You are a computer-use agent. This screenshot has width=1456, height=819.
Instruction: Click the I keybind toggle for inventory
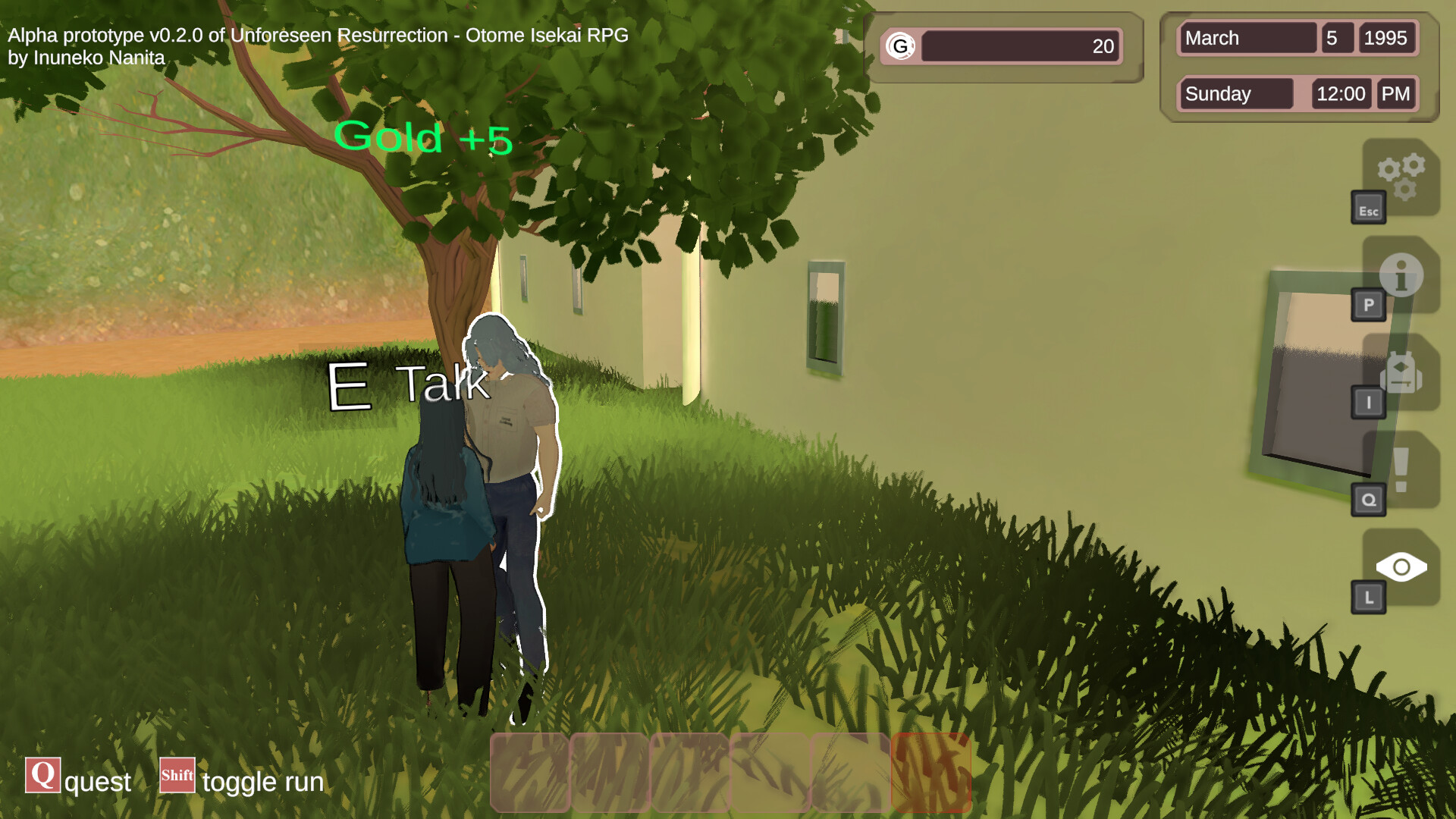click(x=1369, y=403)
